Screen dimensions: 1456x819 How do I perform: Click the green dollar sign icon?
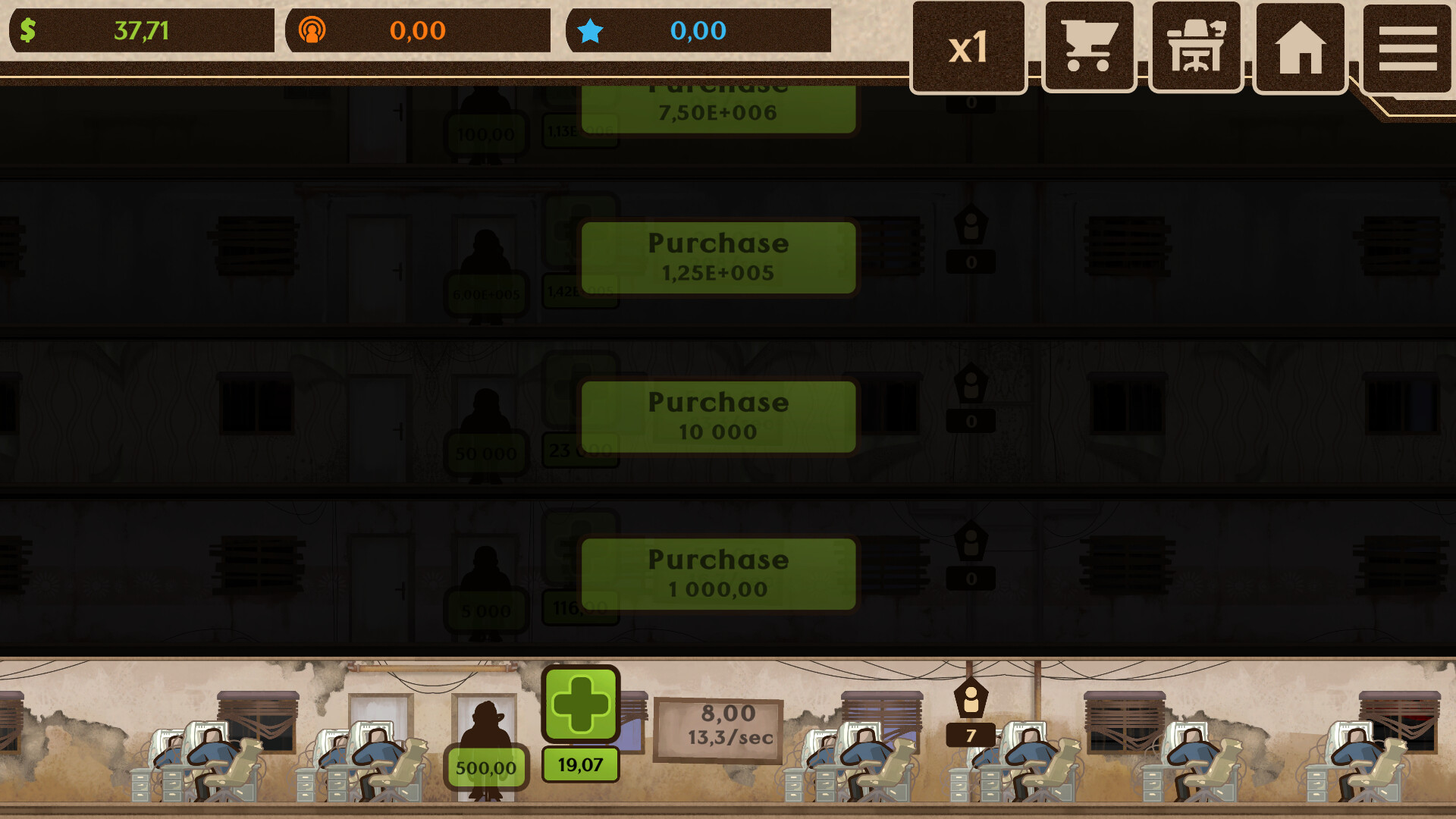[28, 31]
